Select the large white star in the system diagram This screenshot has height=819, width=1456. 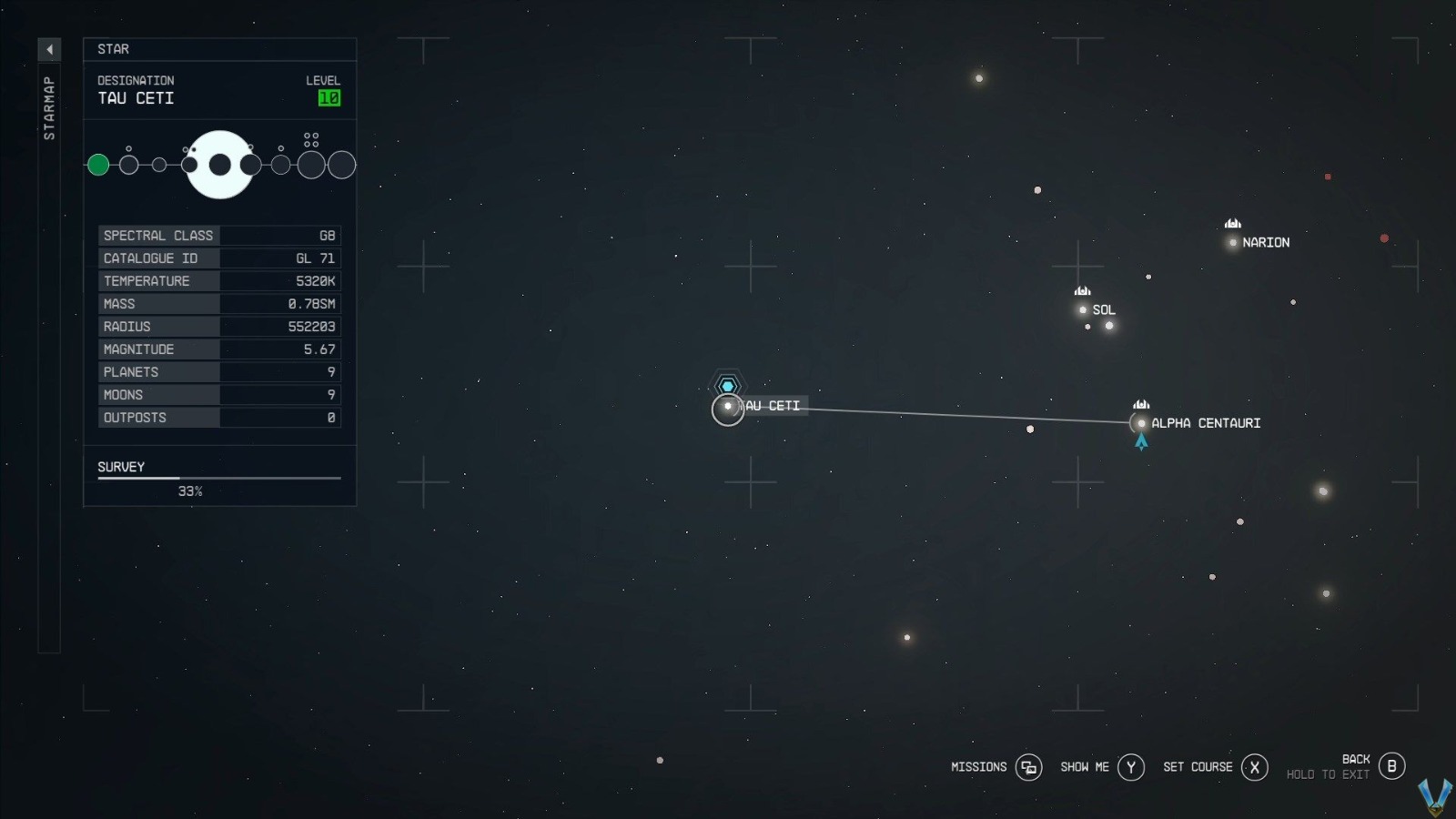coord(219,165)
